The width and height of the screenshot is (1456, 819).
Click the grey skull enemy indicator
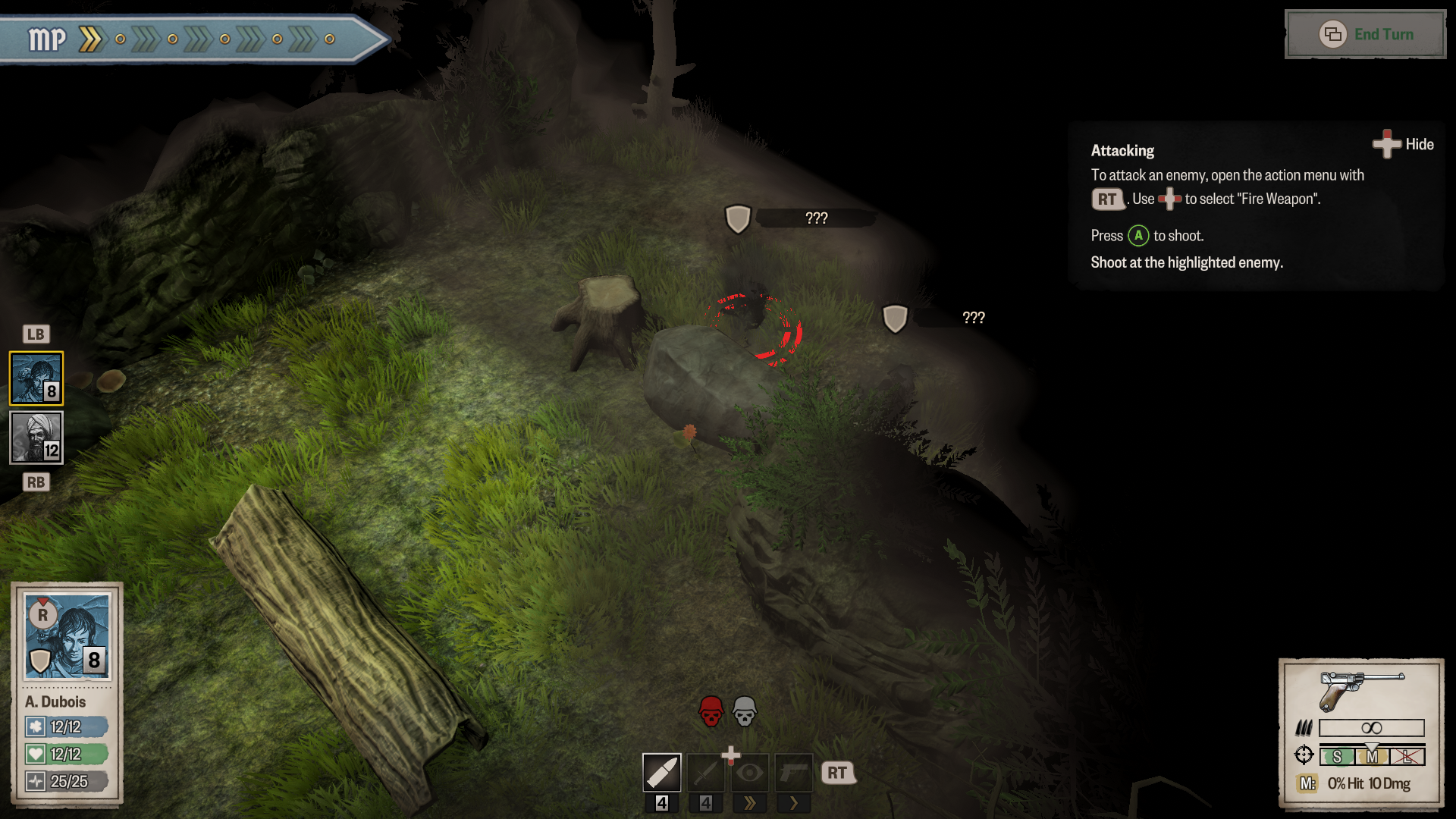coord(743,711)
